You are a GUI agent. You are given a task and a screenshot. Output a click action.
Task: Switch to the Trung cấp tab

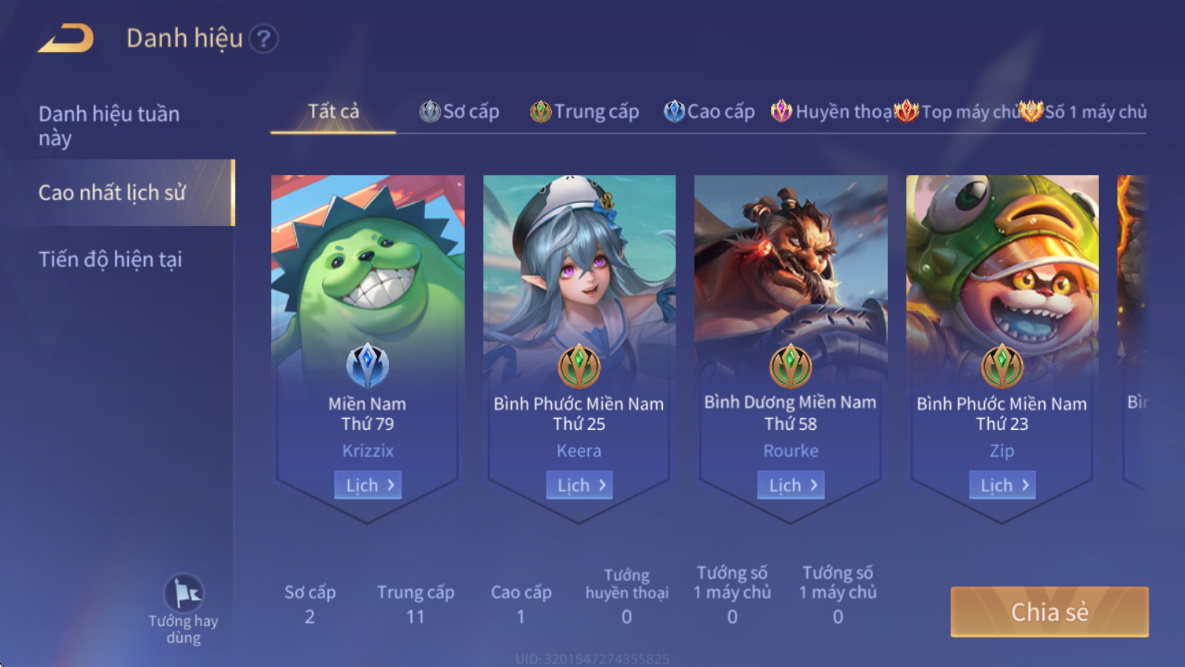point(585,112)
